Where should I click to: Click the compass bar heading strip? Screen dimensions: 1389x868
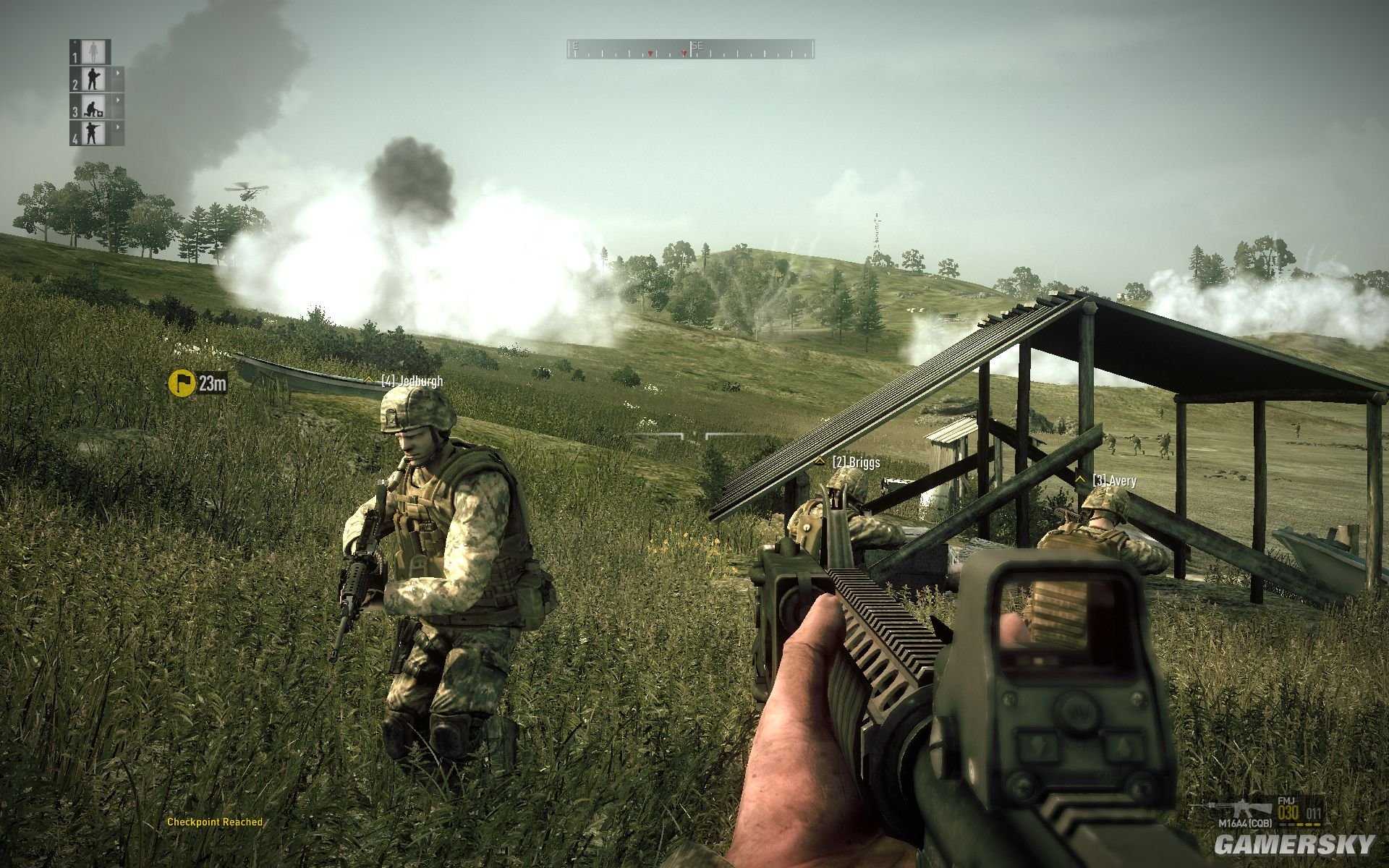pos(690,49)
